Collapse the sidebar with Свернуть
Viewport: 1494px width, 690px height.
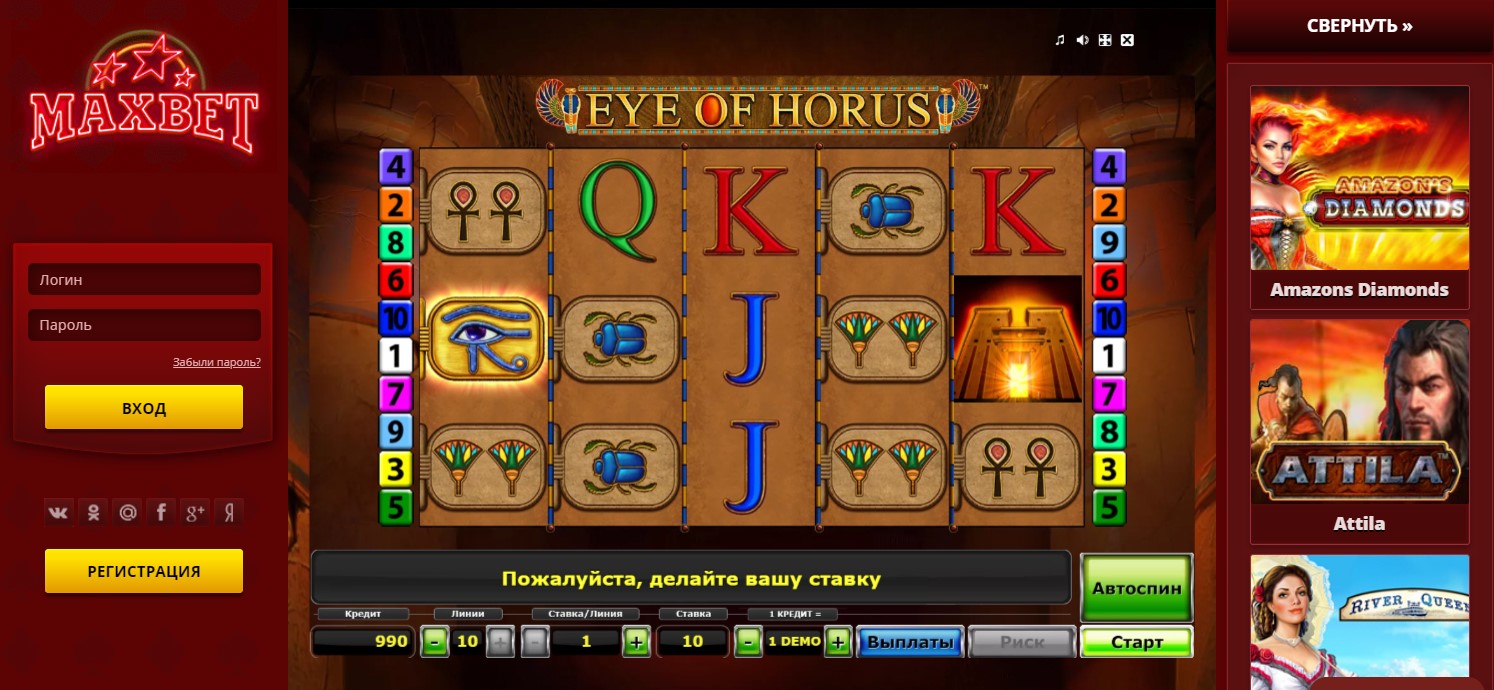click(1359, 26)
